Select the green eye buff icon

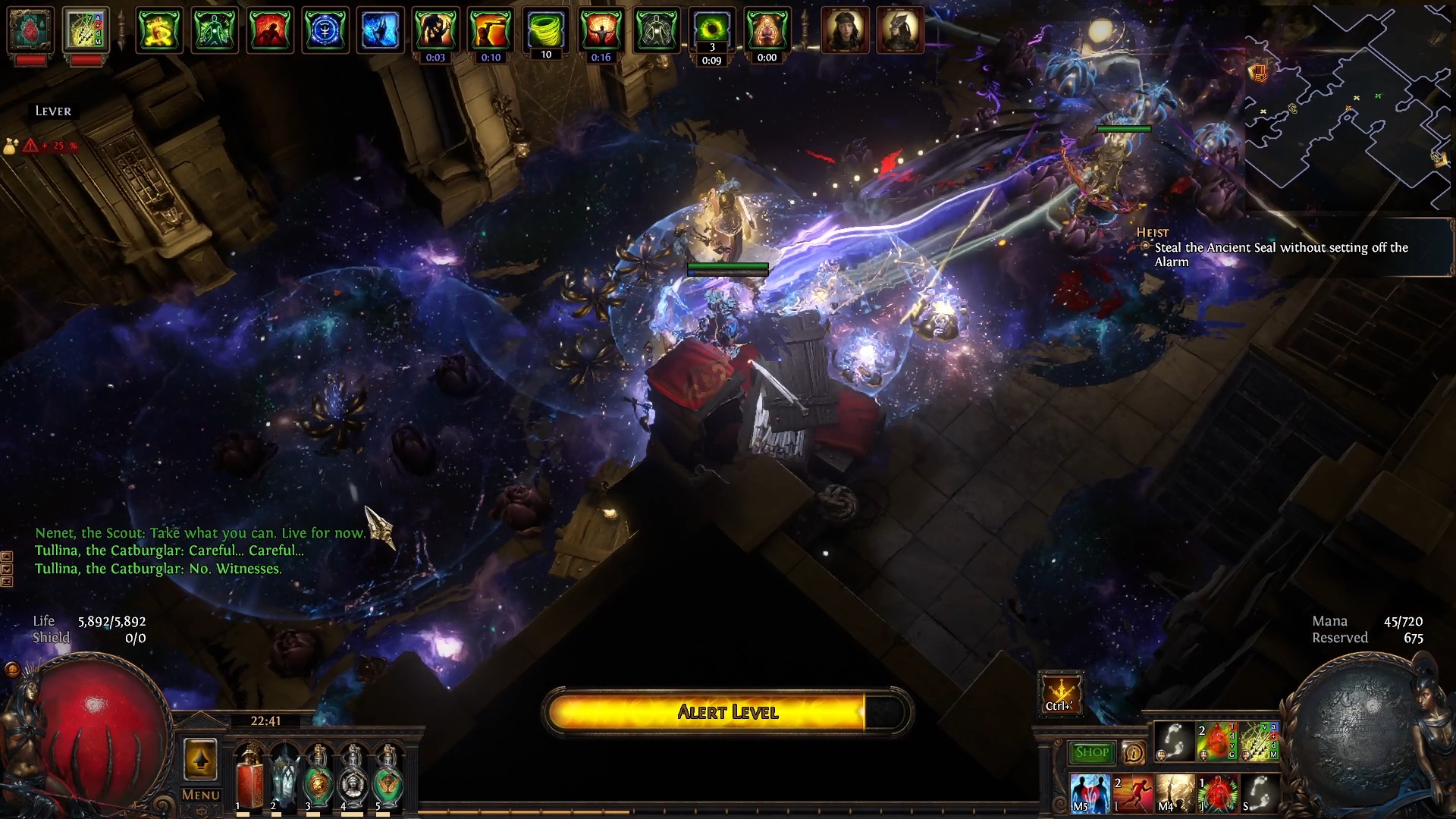711,30
